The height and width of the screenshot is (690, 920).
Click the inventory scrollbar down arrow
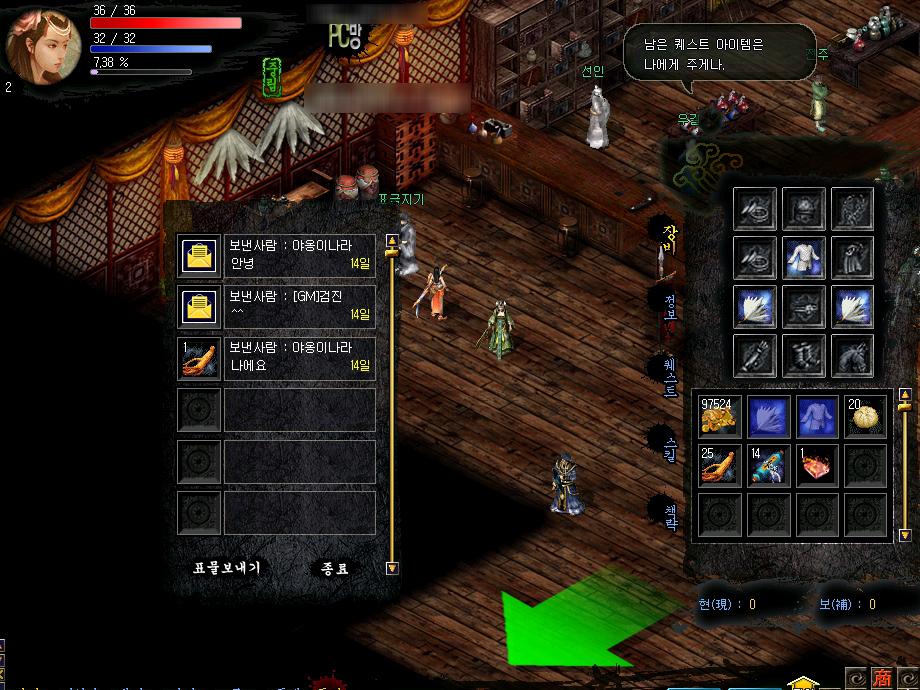(x=905, y=536)
